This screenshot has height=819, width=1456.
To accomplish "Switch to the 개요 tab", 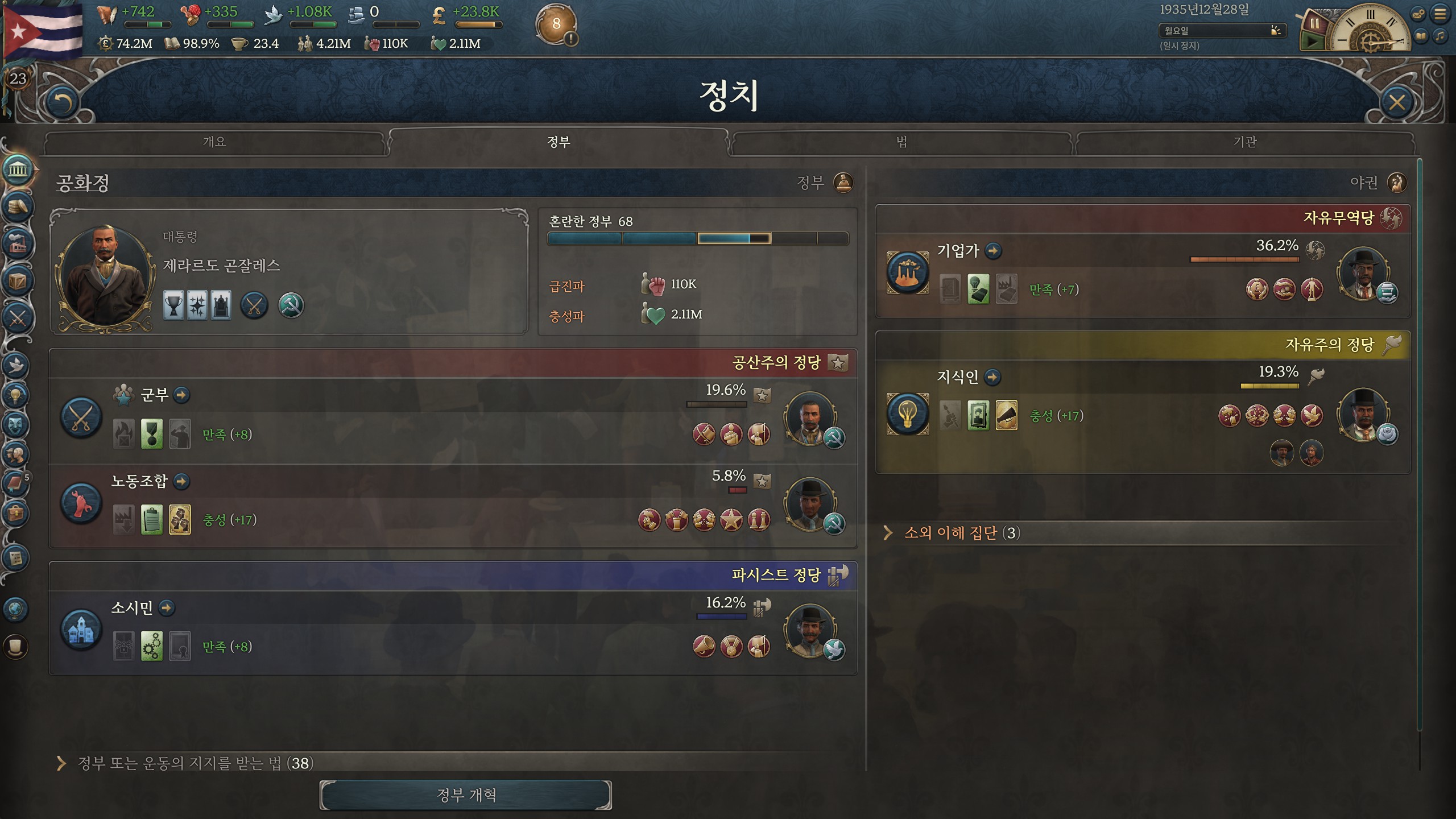I will coord(214,142).
